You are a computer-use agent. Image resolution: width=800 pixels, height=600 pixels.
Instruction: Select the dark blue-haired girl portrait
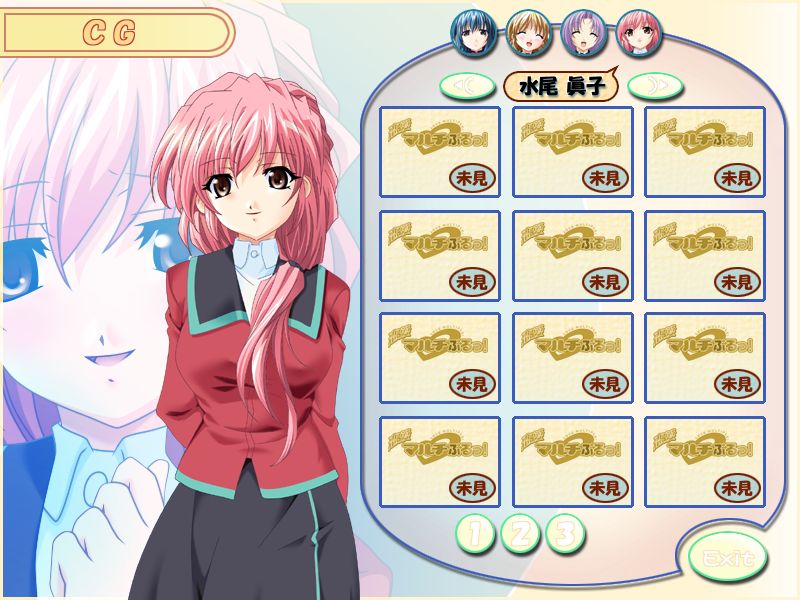pyautogui.click(x=471, y=32)
